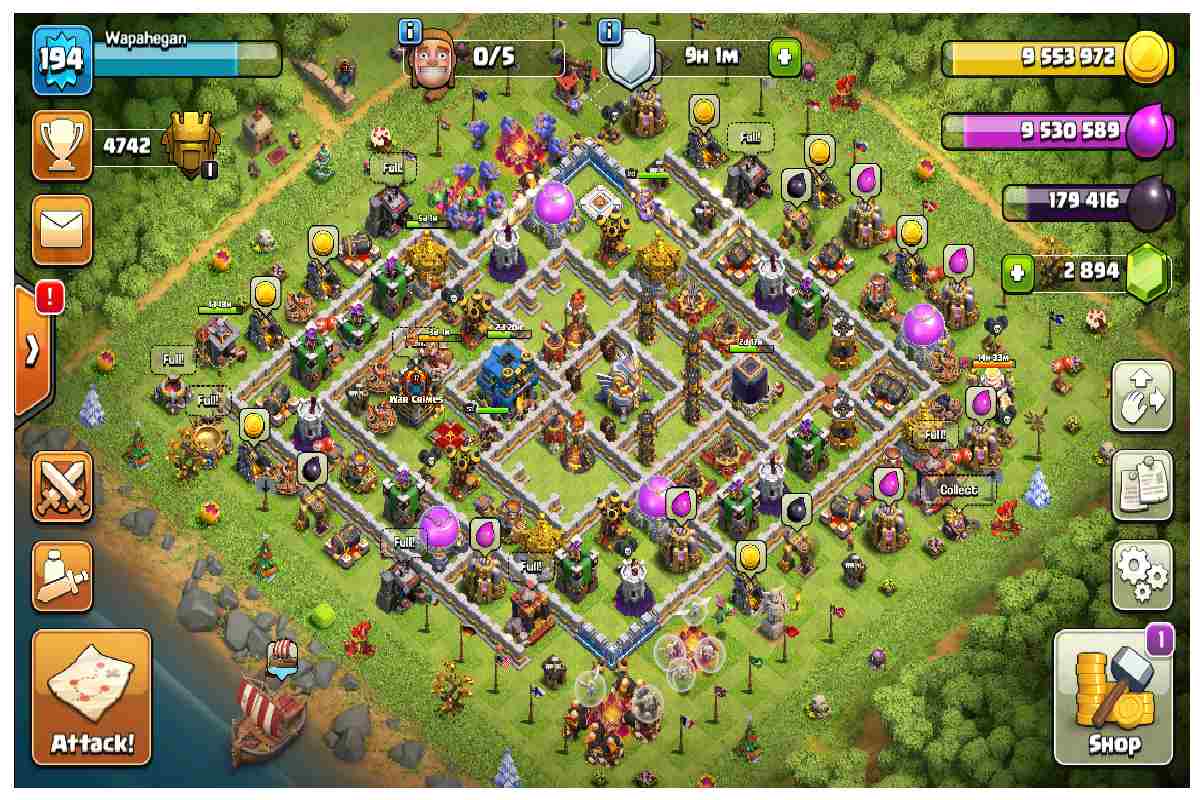Open the crossed swords war button

(62, 487)
